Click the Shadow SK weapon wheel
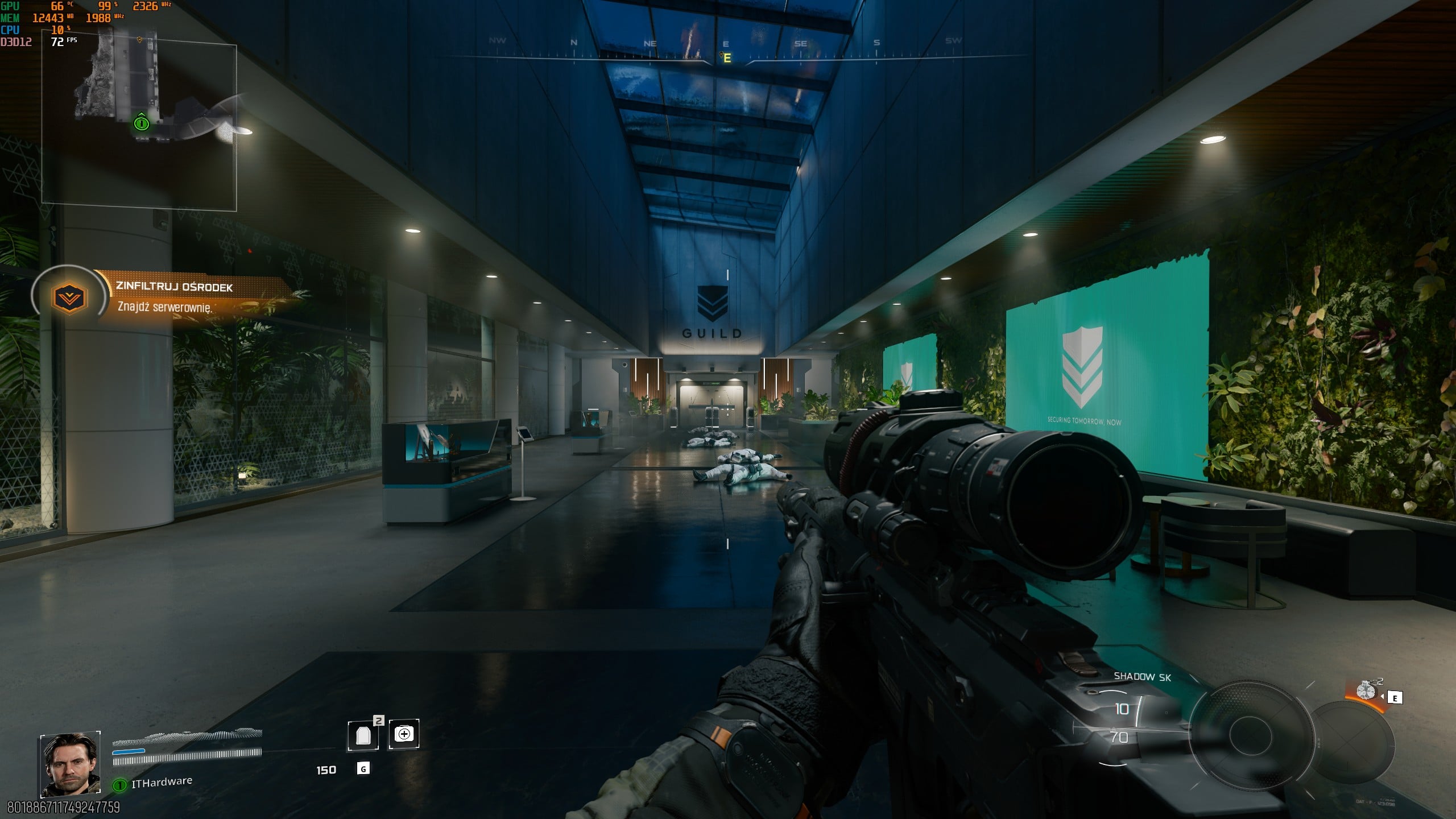The height and width of the screenshot is (819, 1456). (x=1250, y=734)
